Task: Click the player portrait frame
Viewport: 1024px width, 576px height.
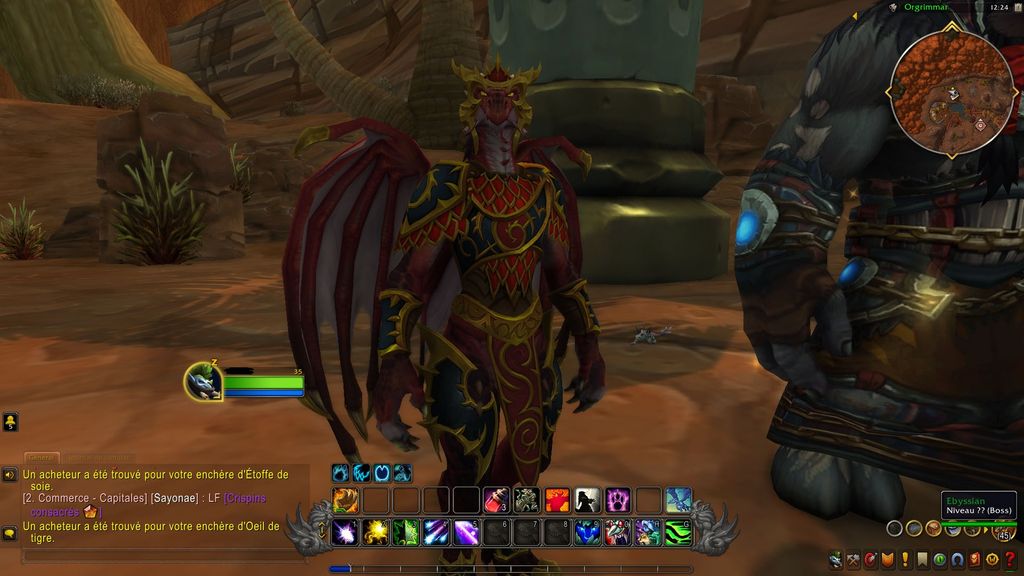Action: pos(203,381)
